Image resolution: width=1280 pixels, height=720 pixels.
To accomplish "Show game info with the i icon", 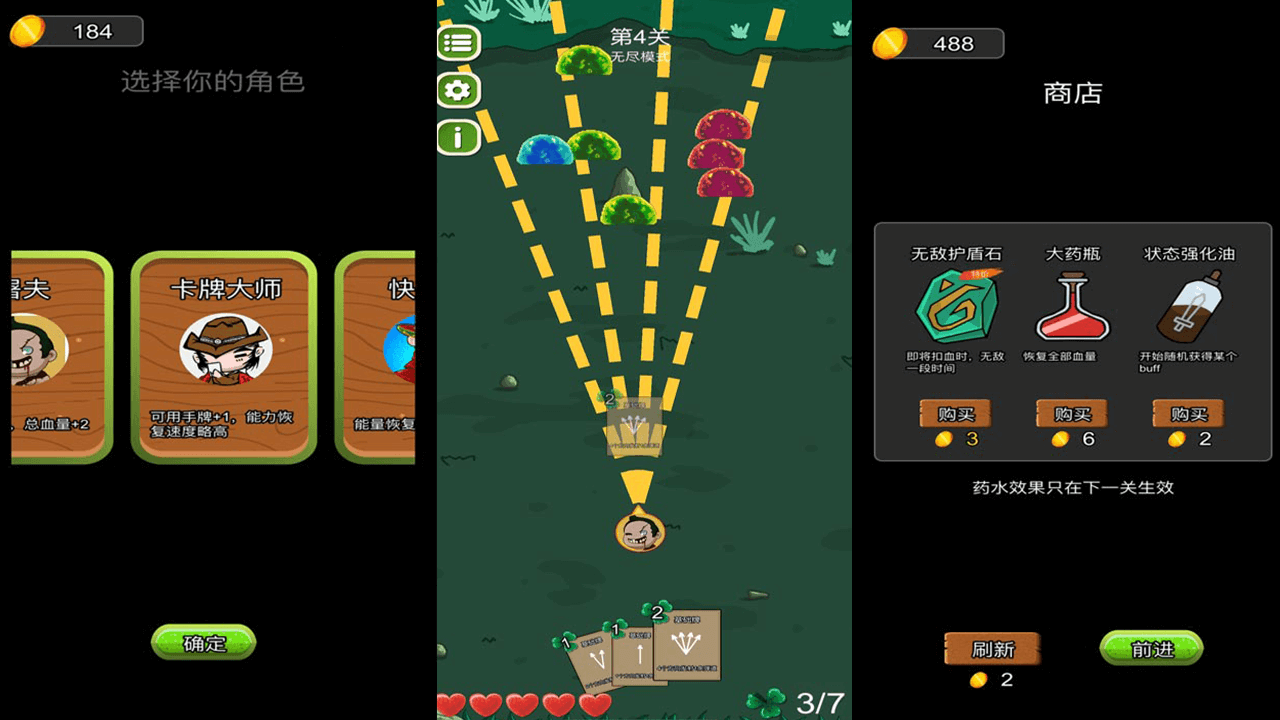I will [x=458, y=137].
